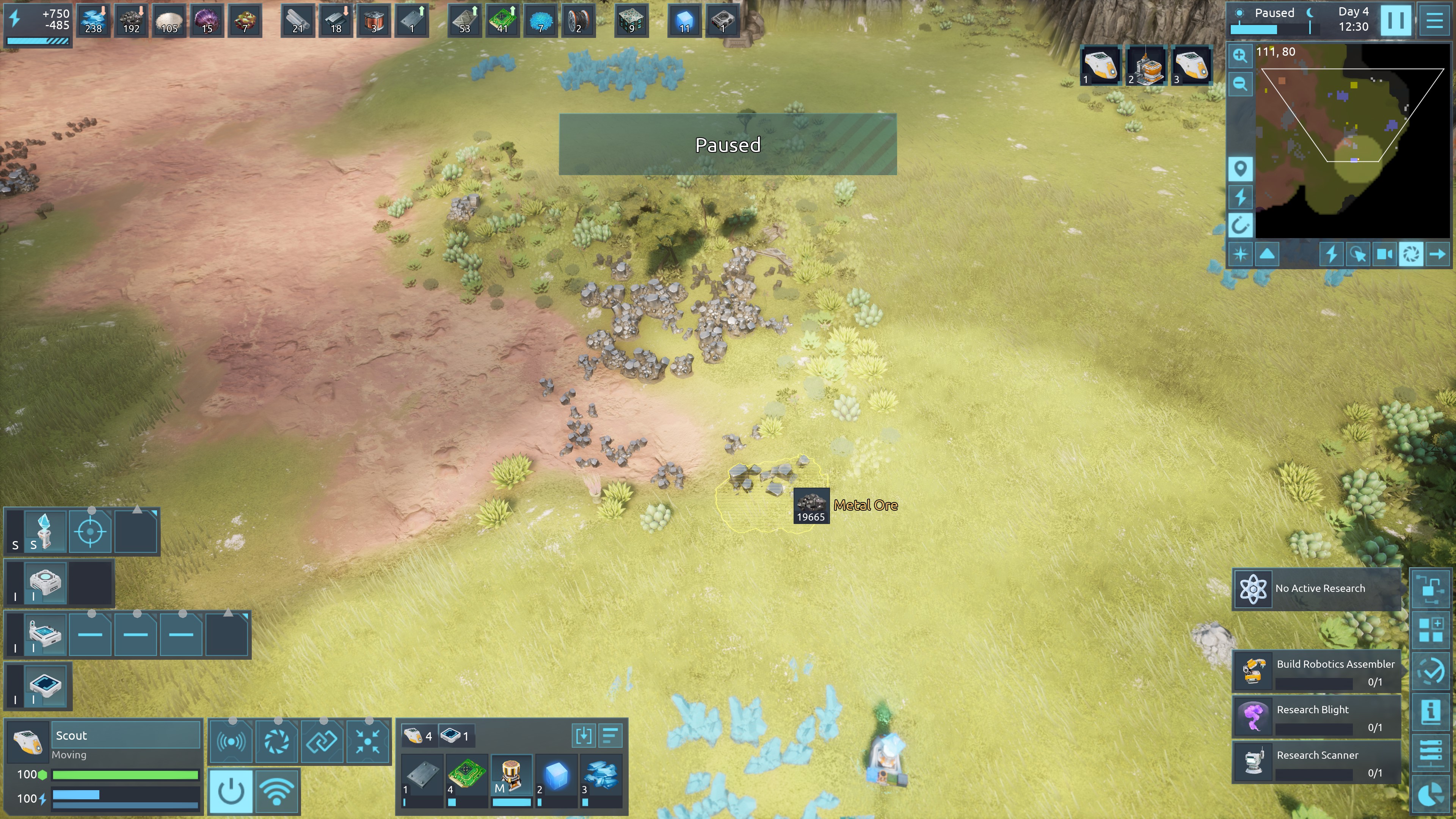The width and height of the screenshot is (1456, 819).
Task: Click the pause button in the top bar
Action: click(1395, 20)
